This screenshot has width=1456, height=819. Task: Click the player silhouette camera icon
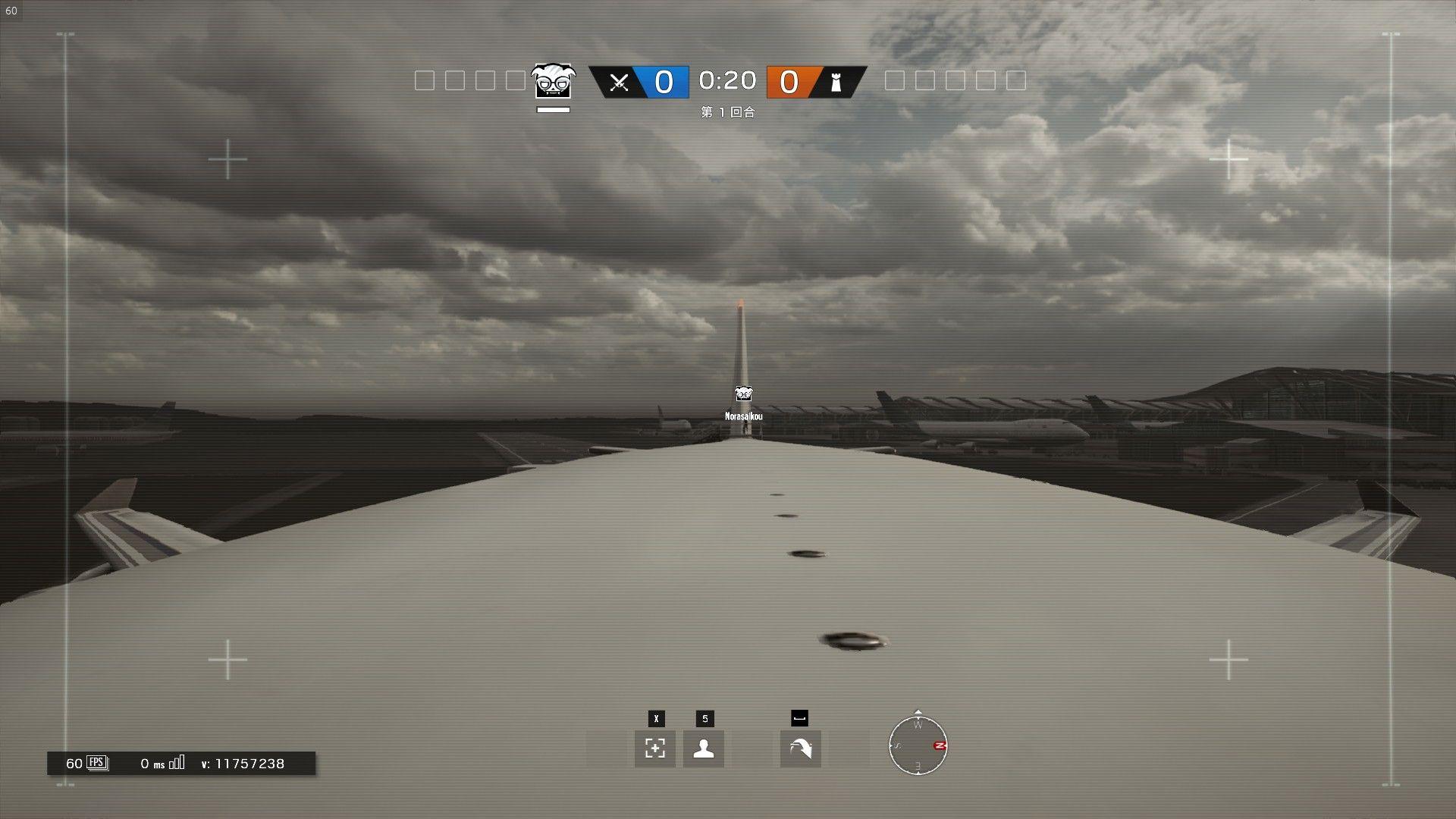[x=704, y=748]
